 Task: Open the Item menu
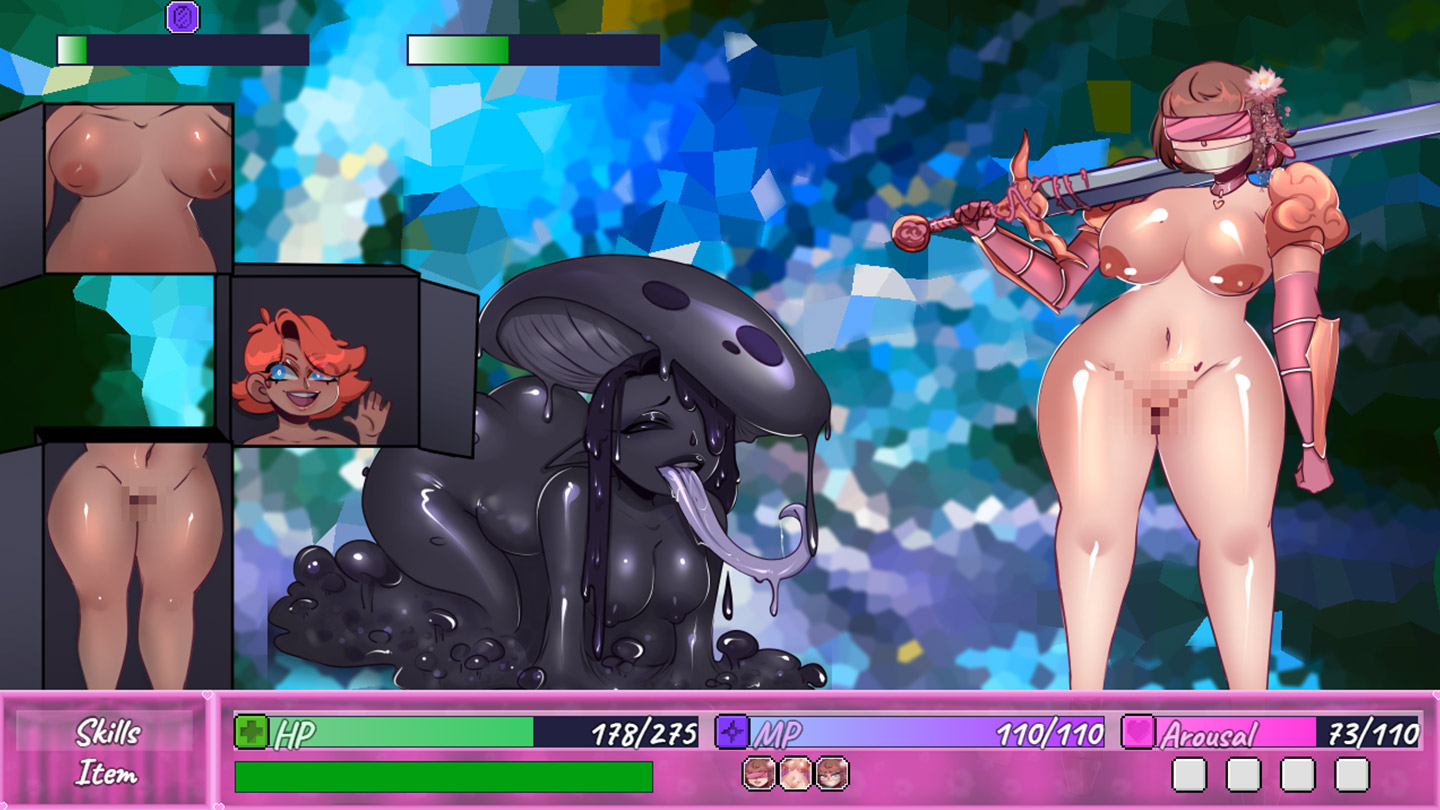coord(107,774)
